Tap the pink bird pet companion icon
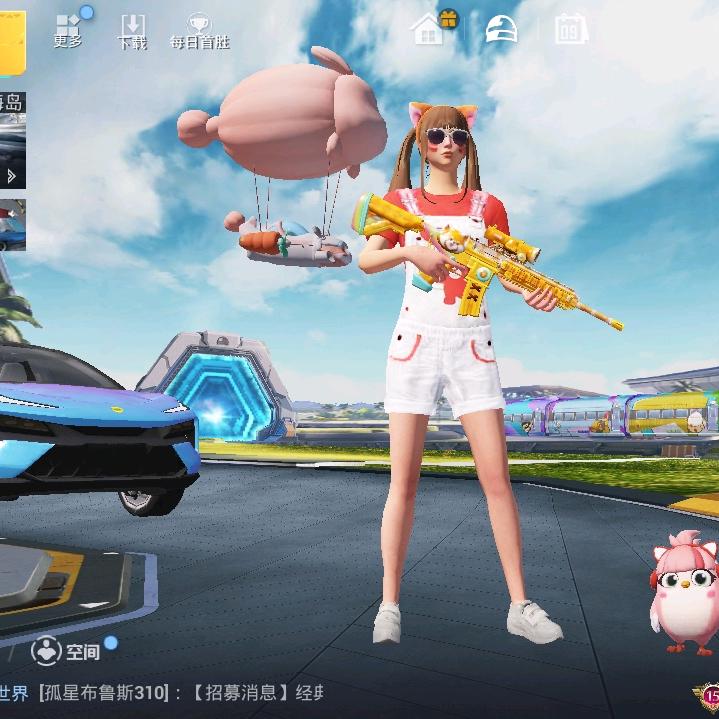 685,592
